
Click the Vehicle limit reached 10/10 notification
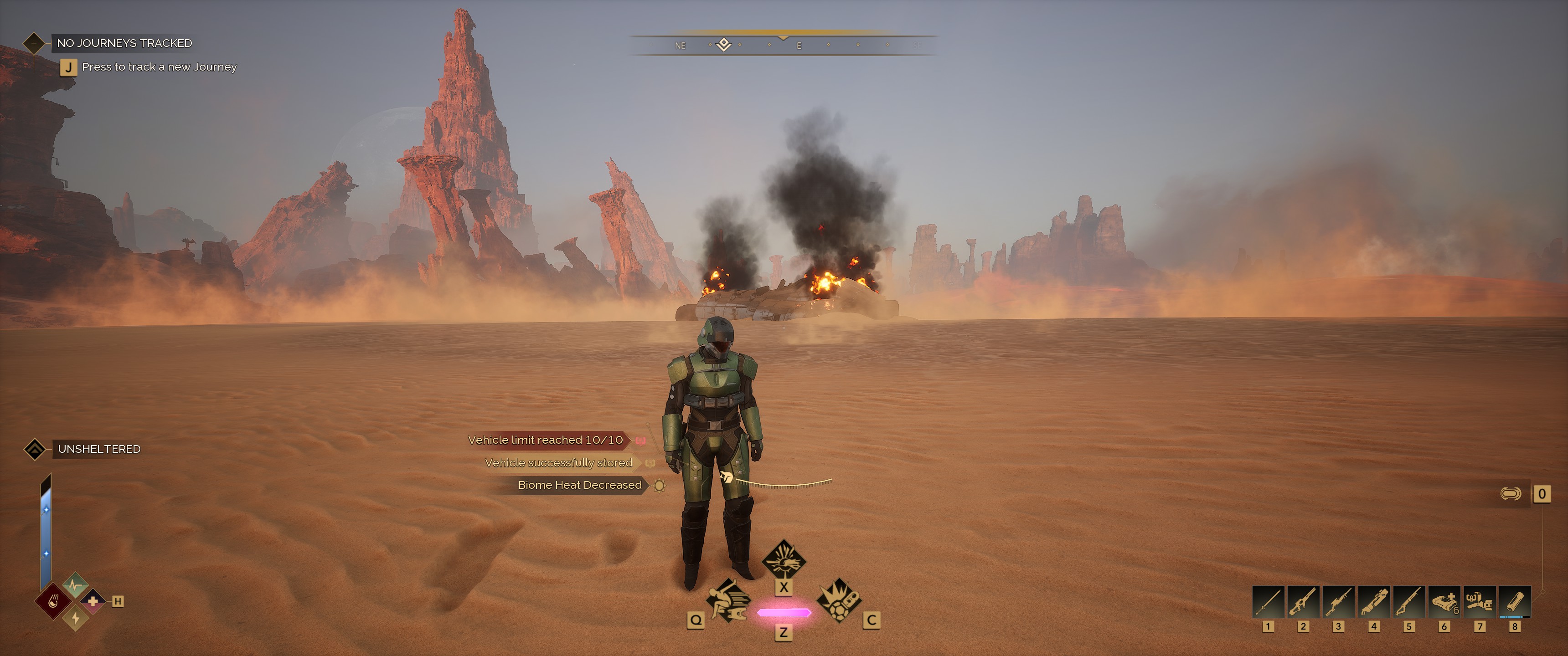point(546,440)
